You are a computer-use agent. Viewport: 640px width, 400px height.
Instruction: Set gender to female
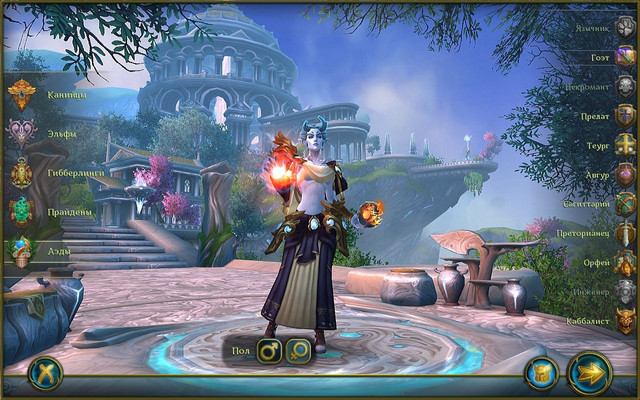pyautogui.click(x=298, y=351)
